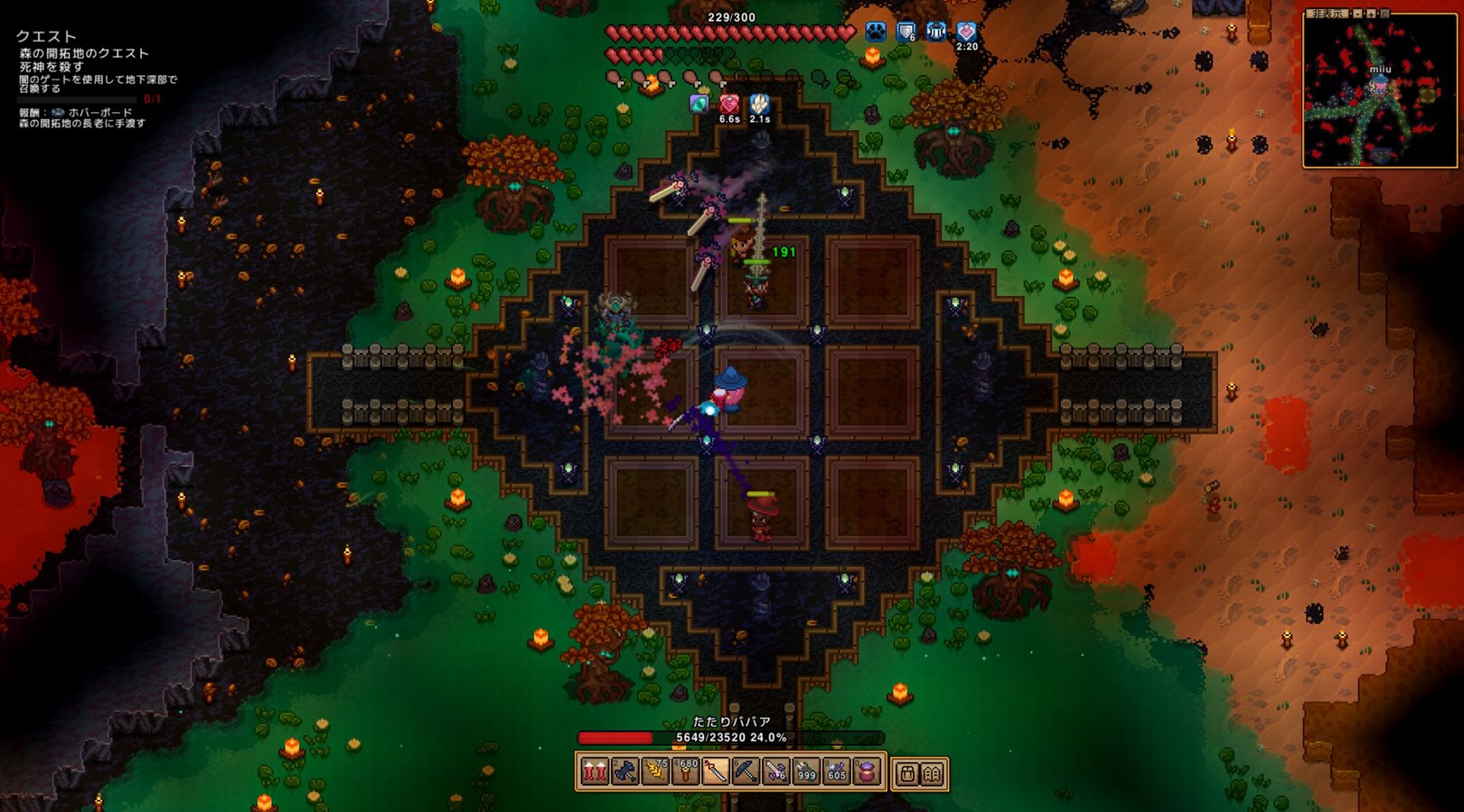Select the red boots hotbar slot
Screen dimensions: 1464x812
(594, 772)
